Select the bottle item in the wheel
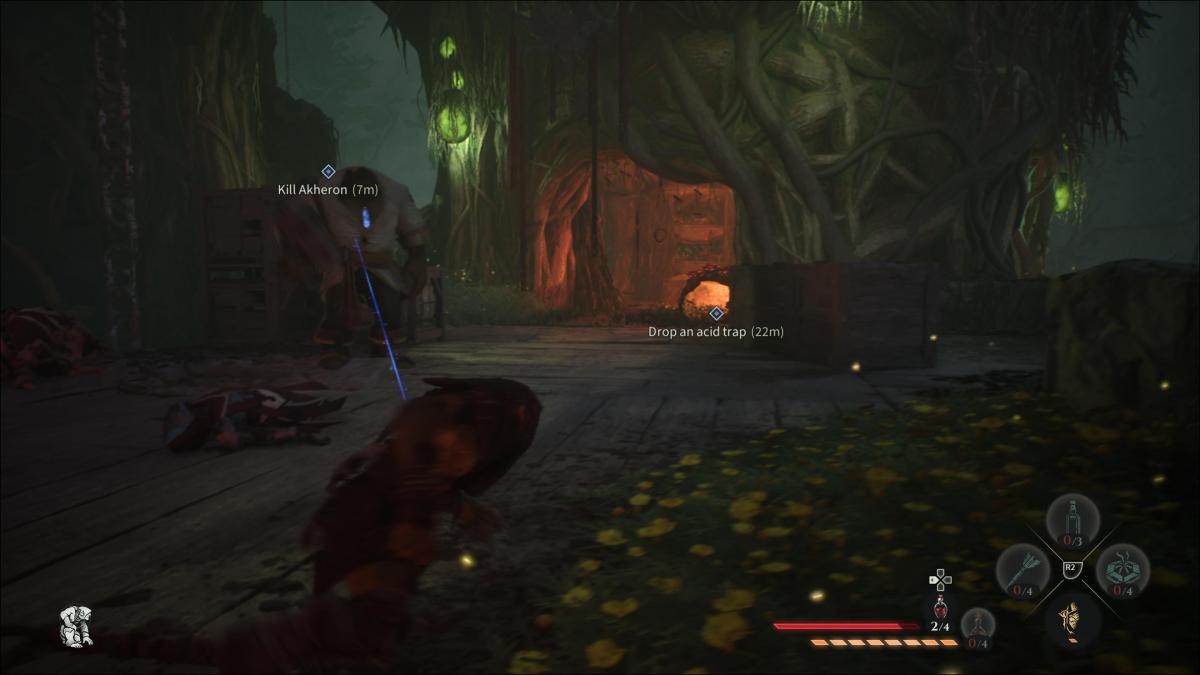Screen dimensions: 1200x675 [x=1072, y=520]
